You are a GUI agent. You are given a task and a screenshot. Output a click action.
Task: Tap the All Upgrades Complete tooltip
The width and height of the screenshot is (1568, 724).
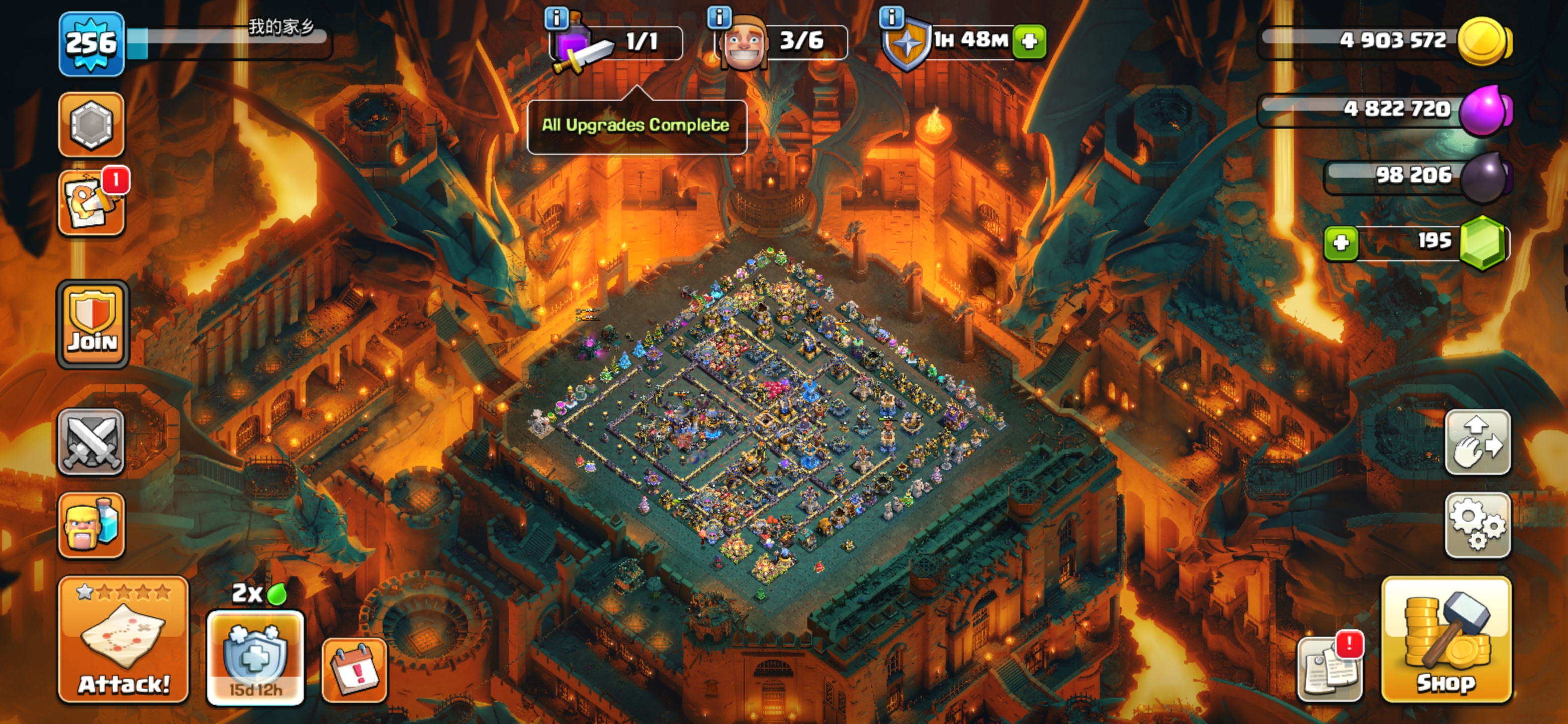(636, 126)
